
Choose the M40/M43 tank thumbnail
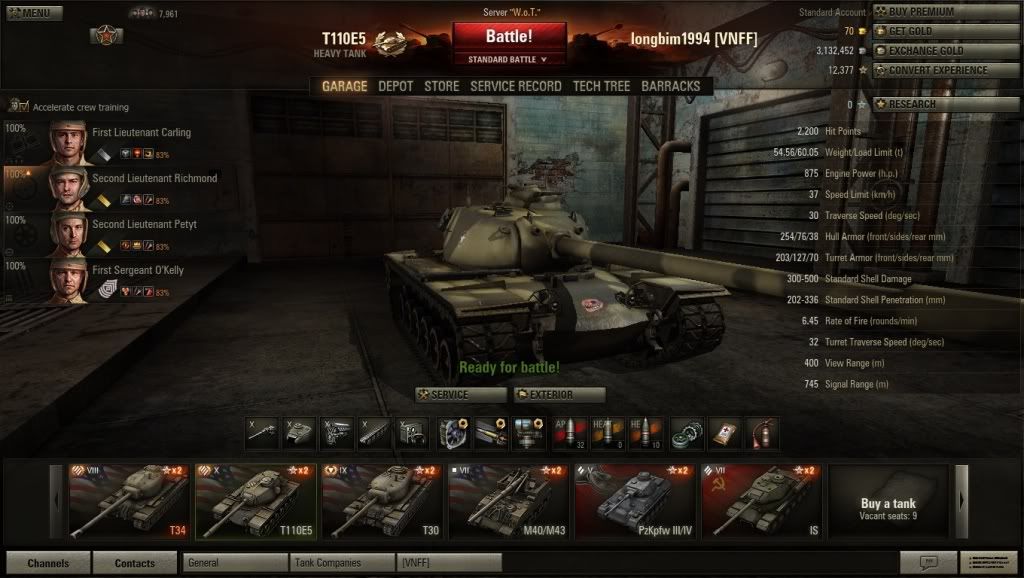506,500
